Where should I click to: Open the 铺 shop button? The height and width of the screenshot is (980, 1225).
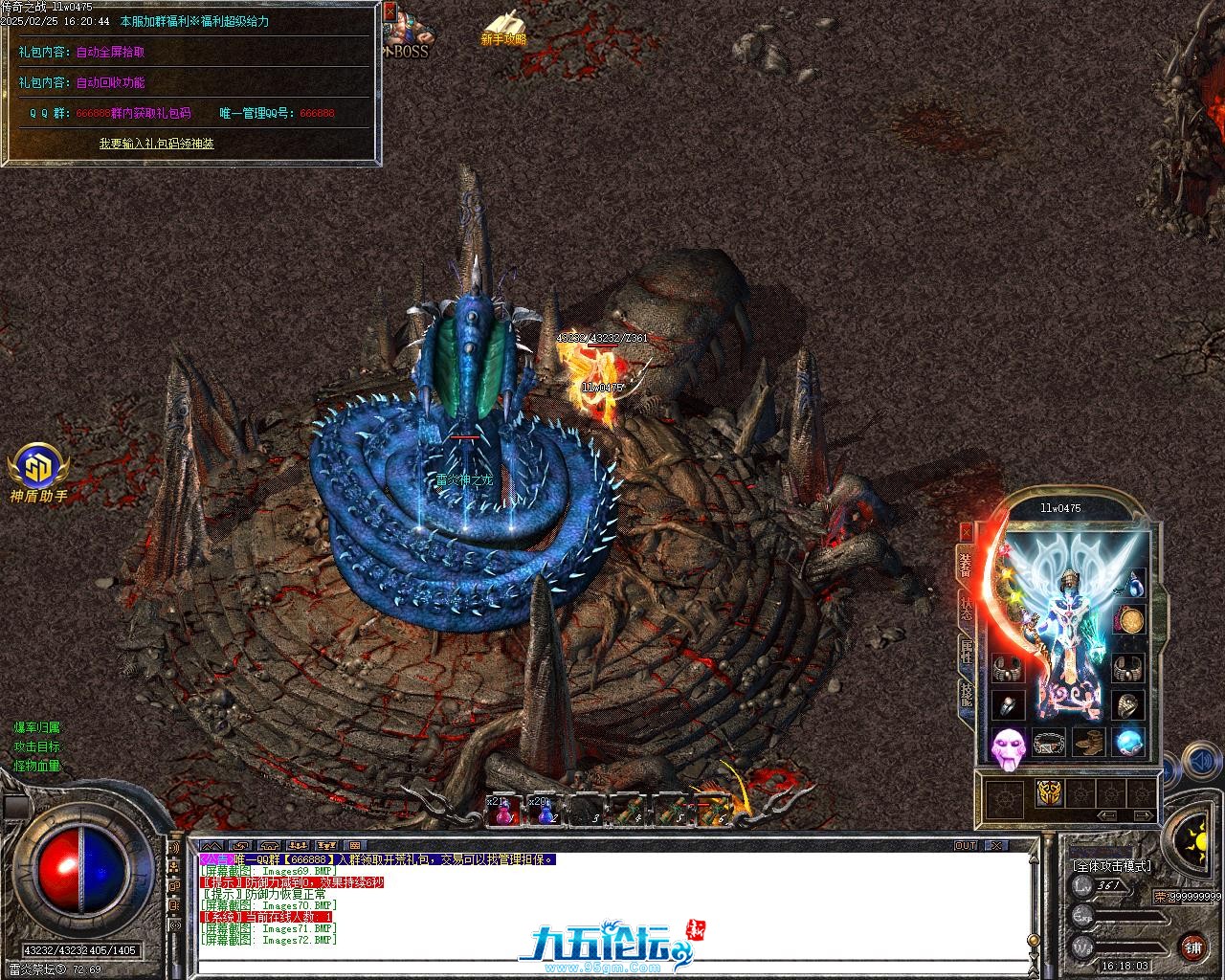click(x=1192, y=947)
